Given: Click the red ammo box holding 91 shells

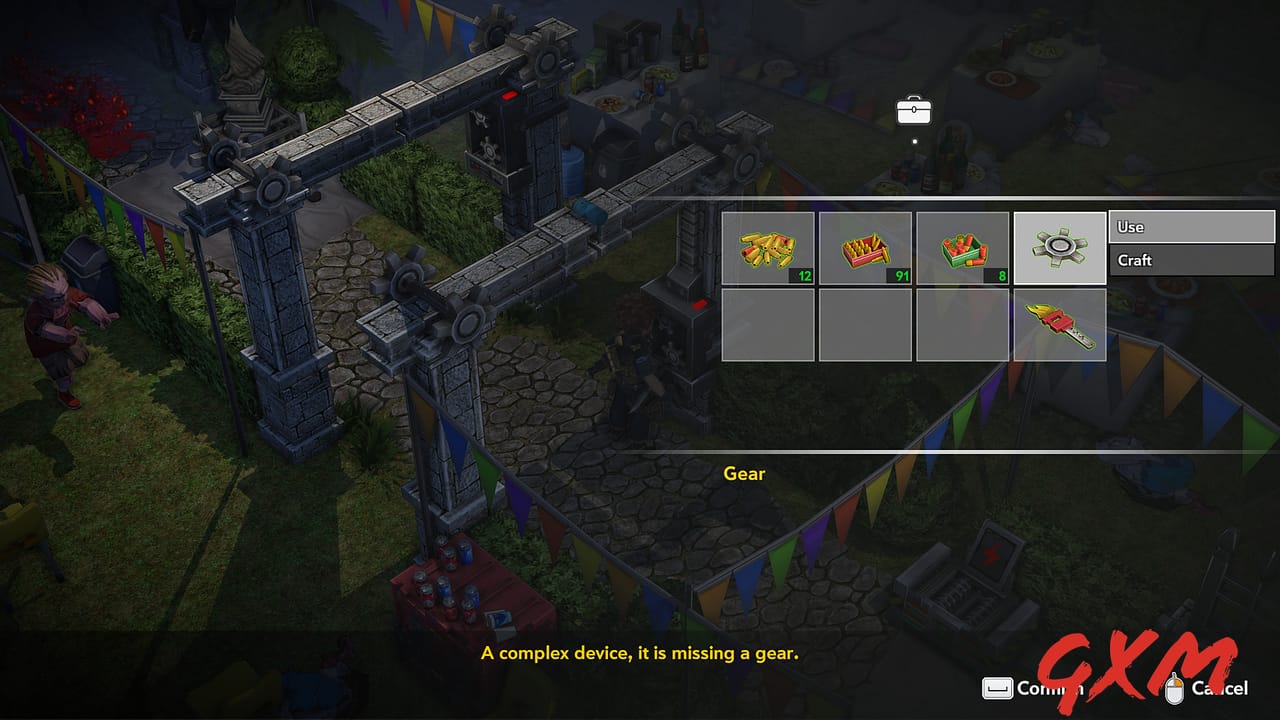Looking at the screenshot, I should click(864, 246).
